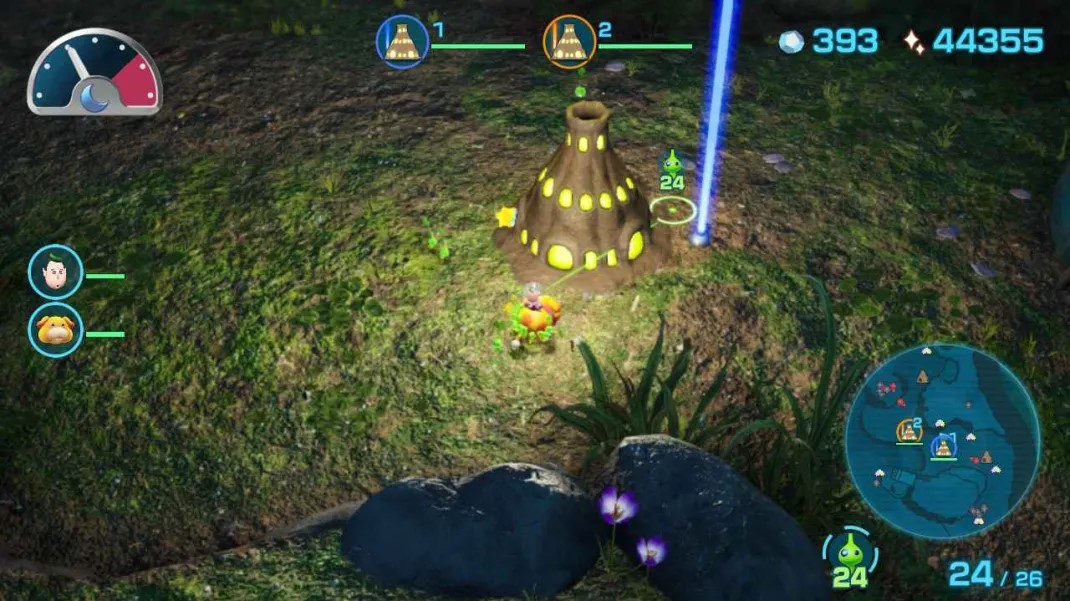This screenshot has width=1070, height=601.
Task: Select the orange Lumiknoll 2 icon
Action: (569, 42)
